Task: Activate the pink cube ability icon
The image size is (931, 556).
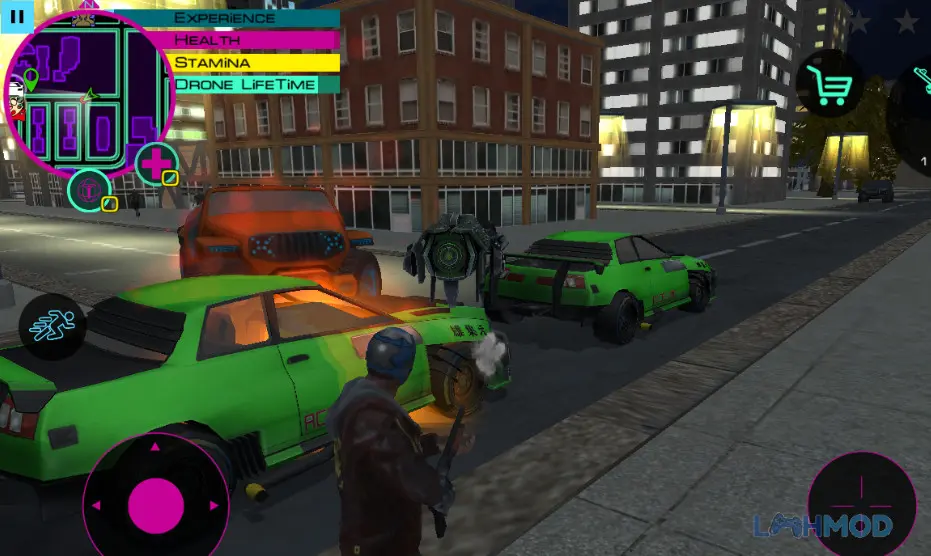Action: click(x=90, y=188)
